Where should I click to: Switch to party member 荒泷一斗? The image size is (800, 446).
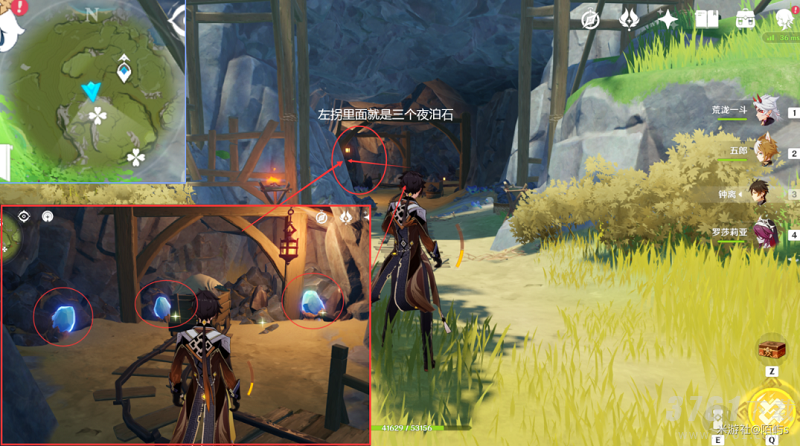coord(764,111)
